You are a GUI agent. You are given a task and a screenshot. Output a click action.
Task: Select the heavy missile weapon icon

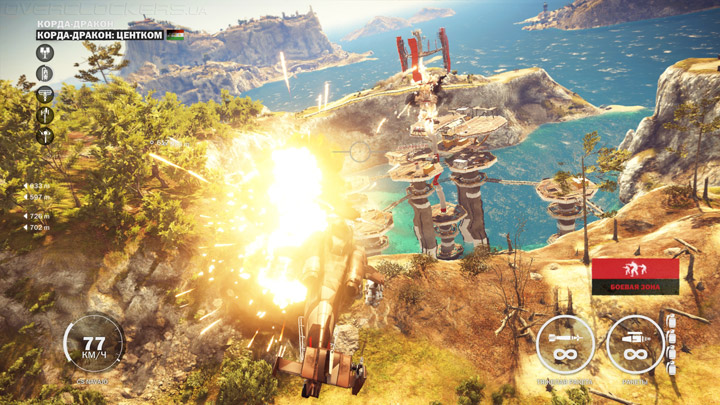point(566,345)
